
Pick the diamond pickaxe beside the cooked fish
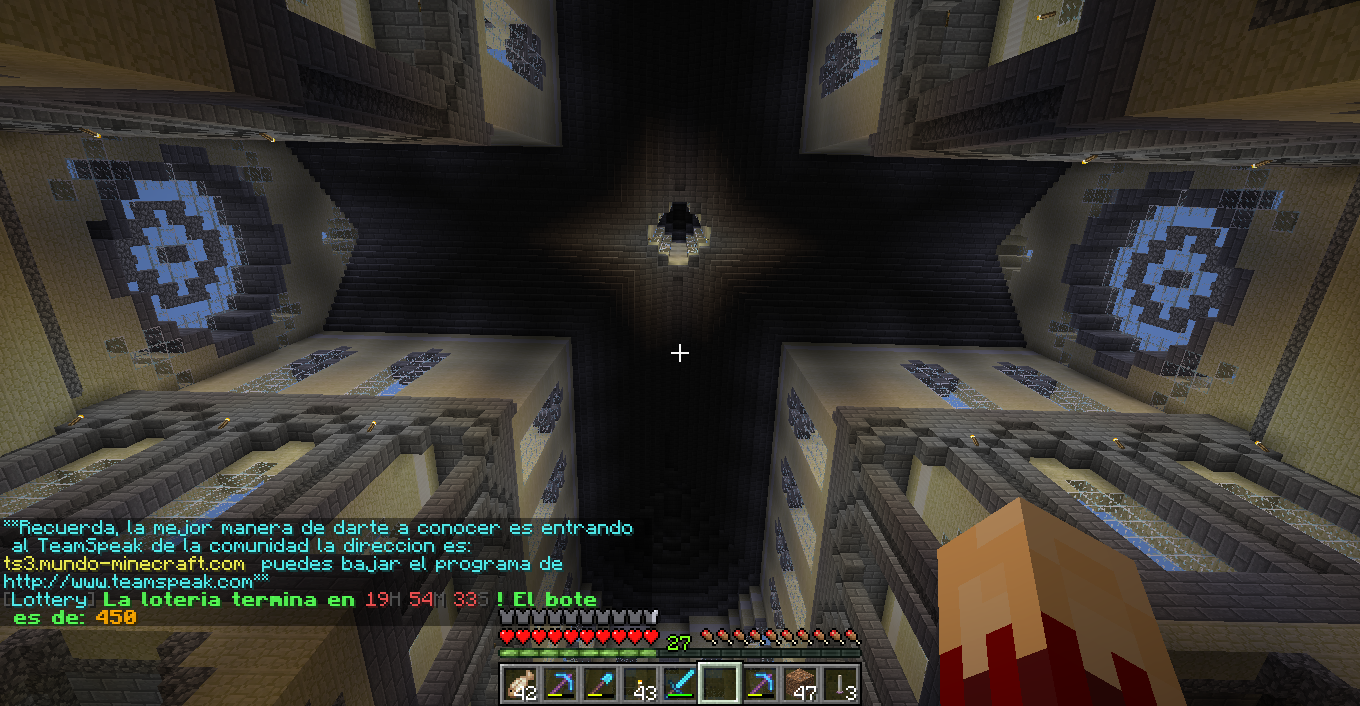[x=560, y=683]
